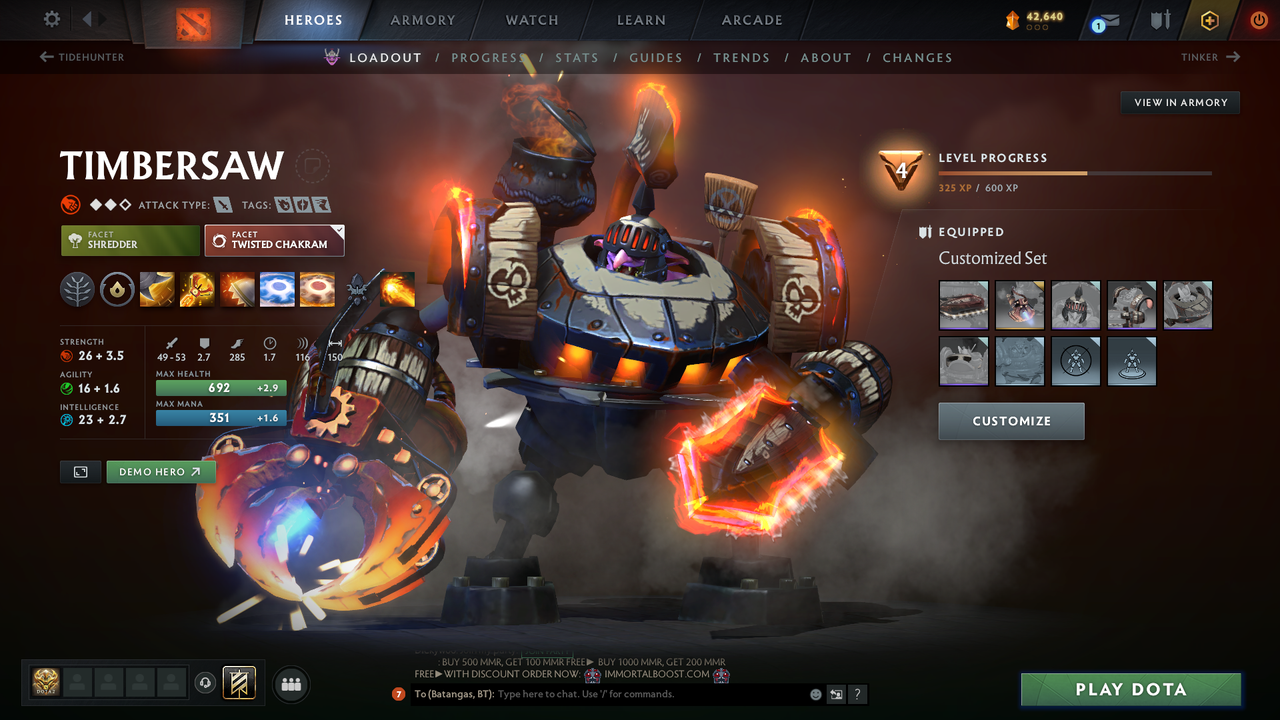The height and width of the screenshot is (720, 1280).
Task: Open the settings gear menu
Action: [52, 19]
